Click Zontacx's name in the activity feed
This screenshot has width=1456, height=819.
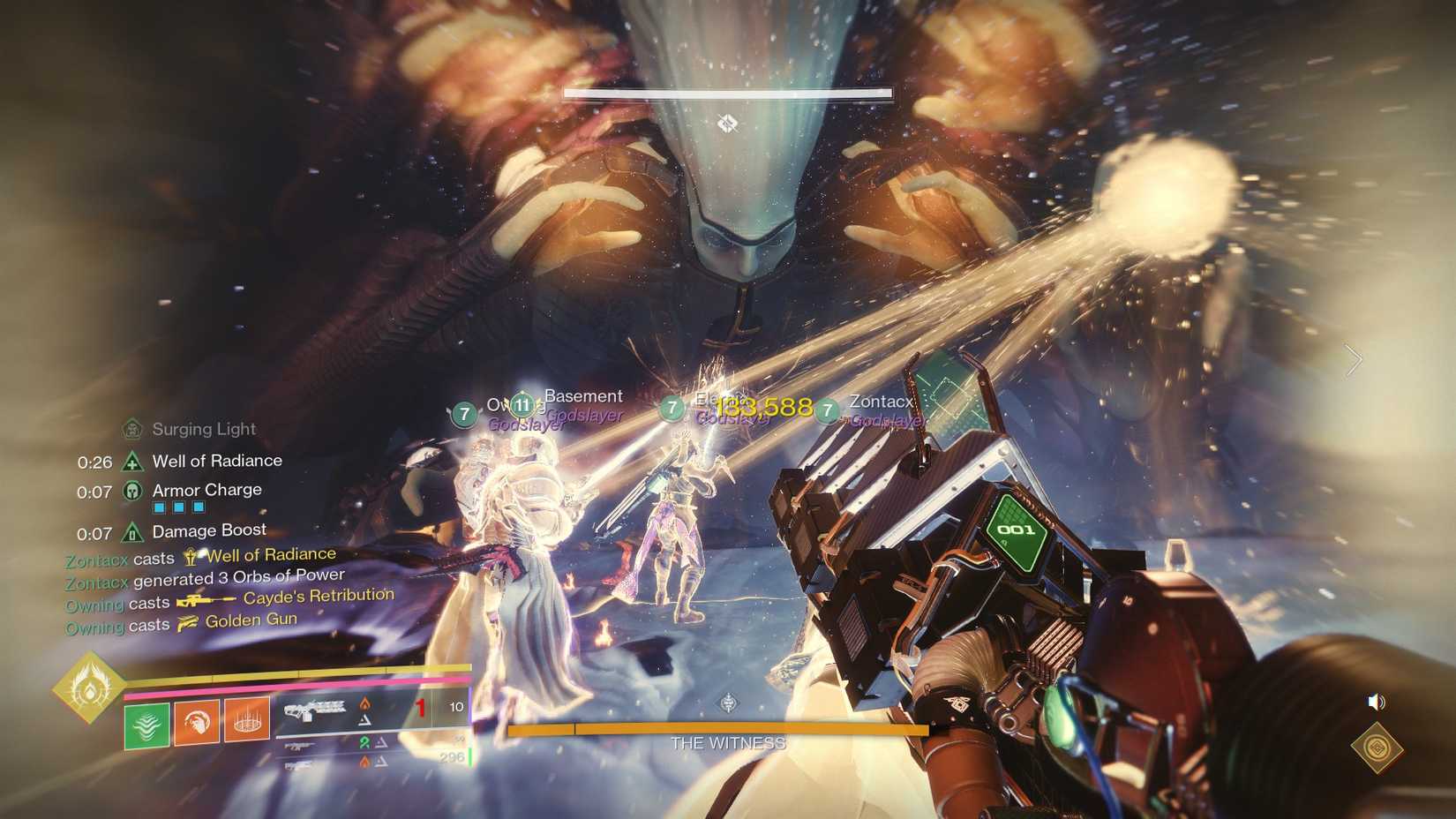(x=95, y=560)
